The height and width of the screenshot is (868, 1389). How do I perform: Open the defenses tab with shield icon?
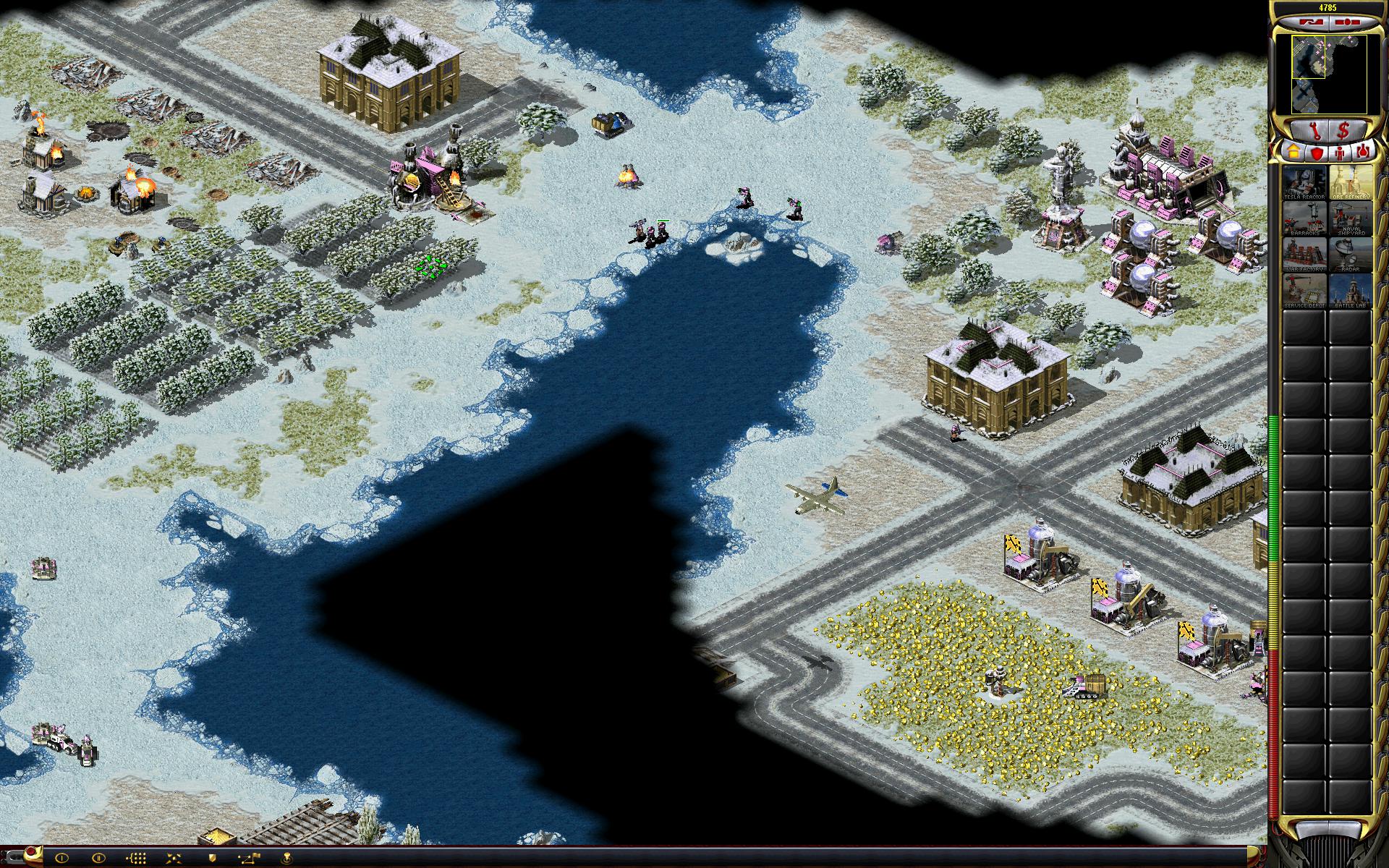[1317, 153]
